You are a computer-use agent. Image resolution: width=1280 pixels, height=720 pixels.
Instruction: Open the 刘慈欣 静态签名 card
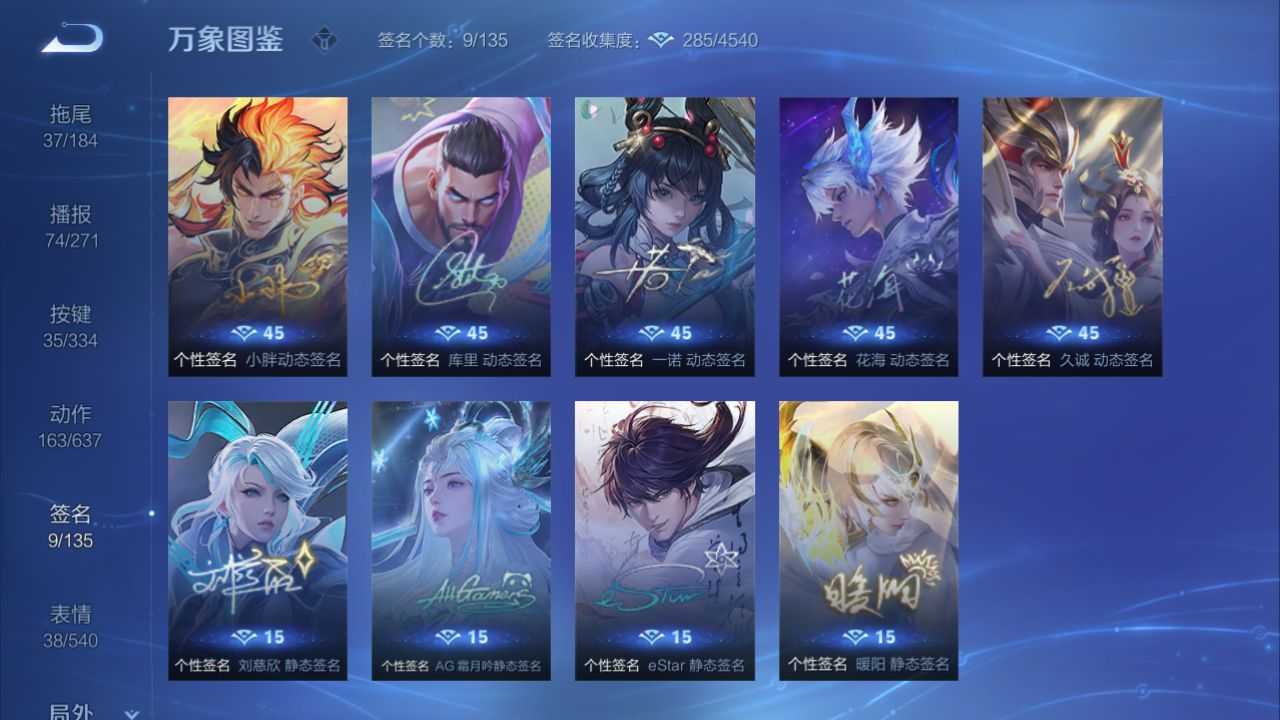click(x=258, y=540)
